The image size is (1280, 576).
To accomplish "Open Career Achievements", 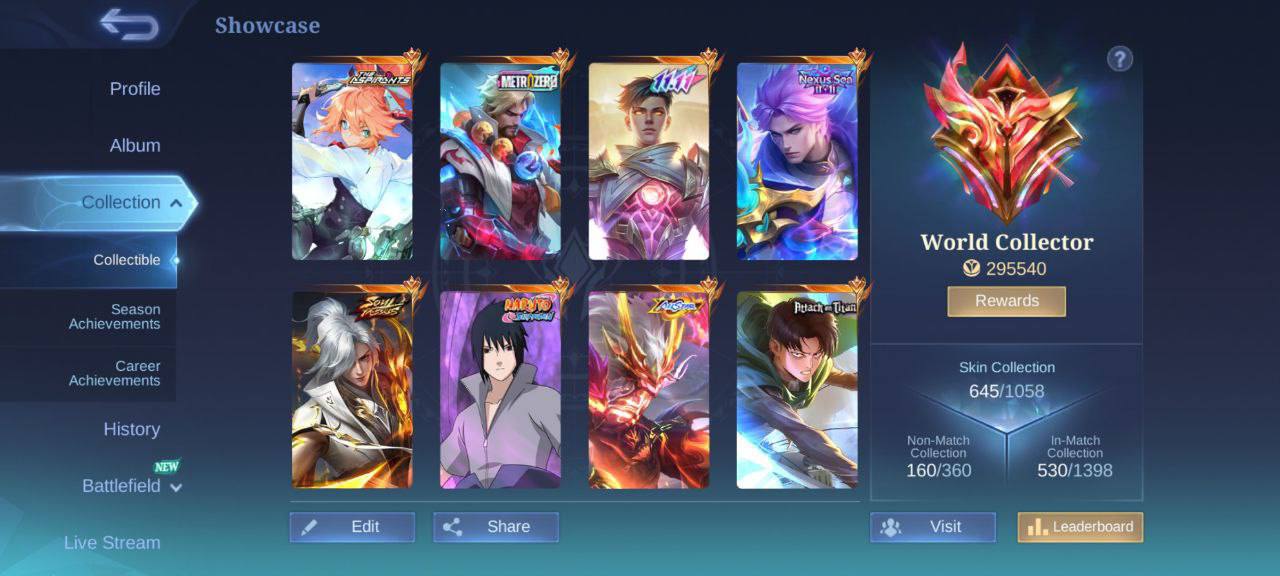I will click(x=114, y=373).
